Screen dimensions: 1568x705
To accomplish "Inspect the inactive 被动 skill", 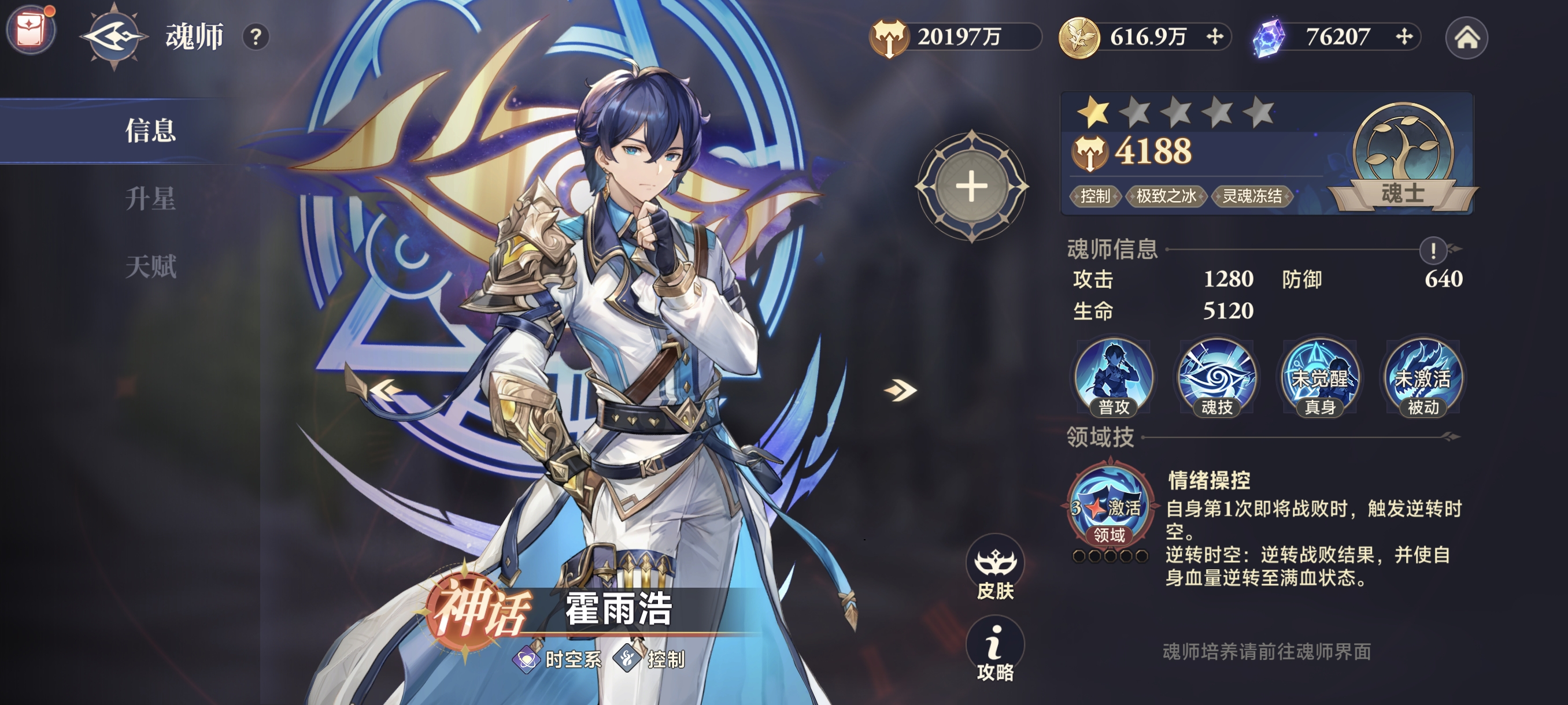I will pos(1422,377).
